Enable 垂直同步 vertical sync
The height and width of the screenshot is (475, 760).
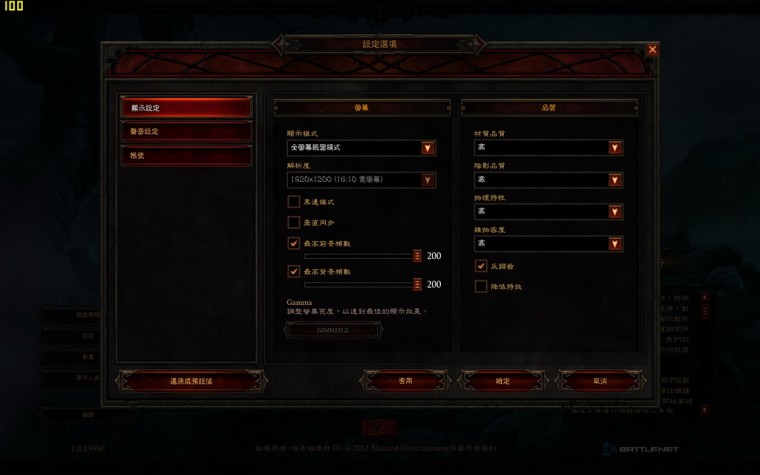pyautogui.click(x=294, y=222)
